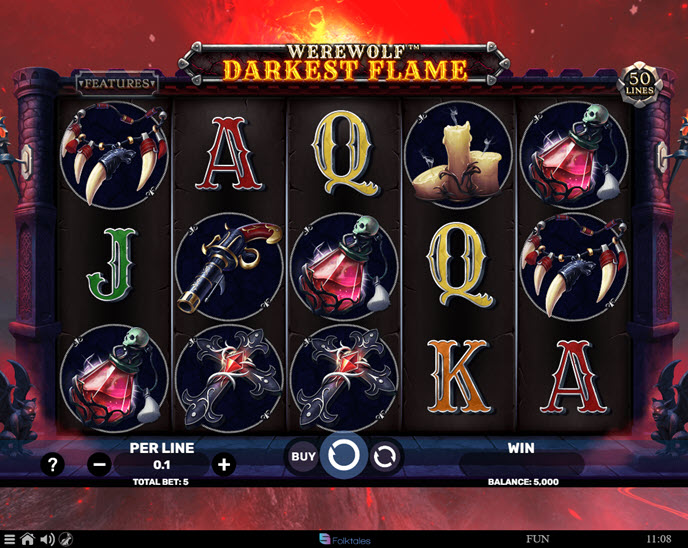Click the Folktales logo
Viewport: 688px width, 548px height.
[x=344, y=539]
